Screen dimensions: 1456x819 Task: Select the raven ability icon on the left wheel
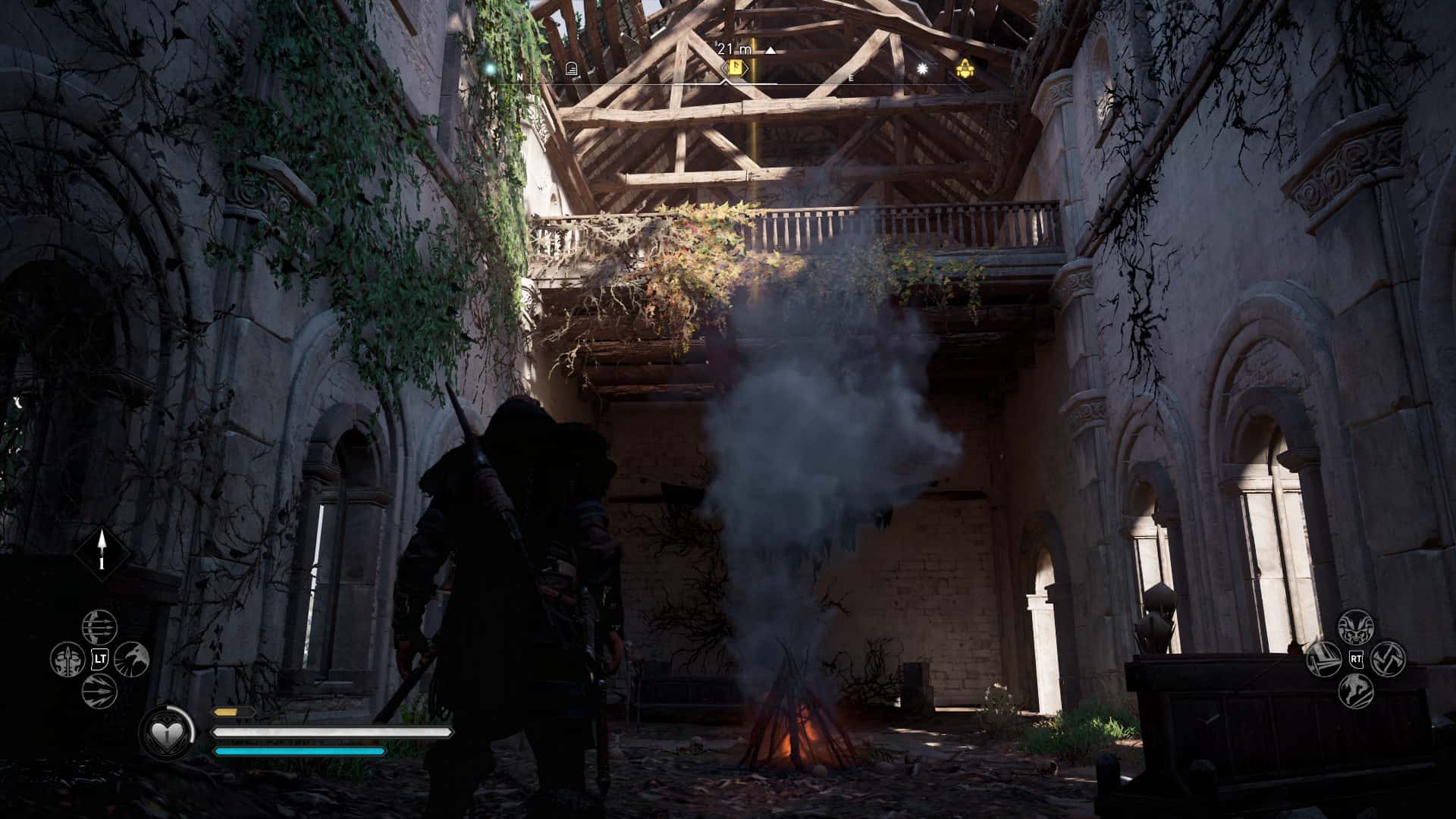(131, 660)
